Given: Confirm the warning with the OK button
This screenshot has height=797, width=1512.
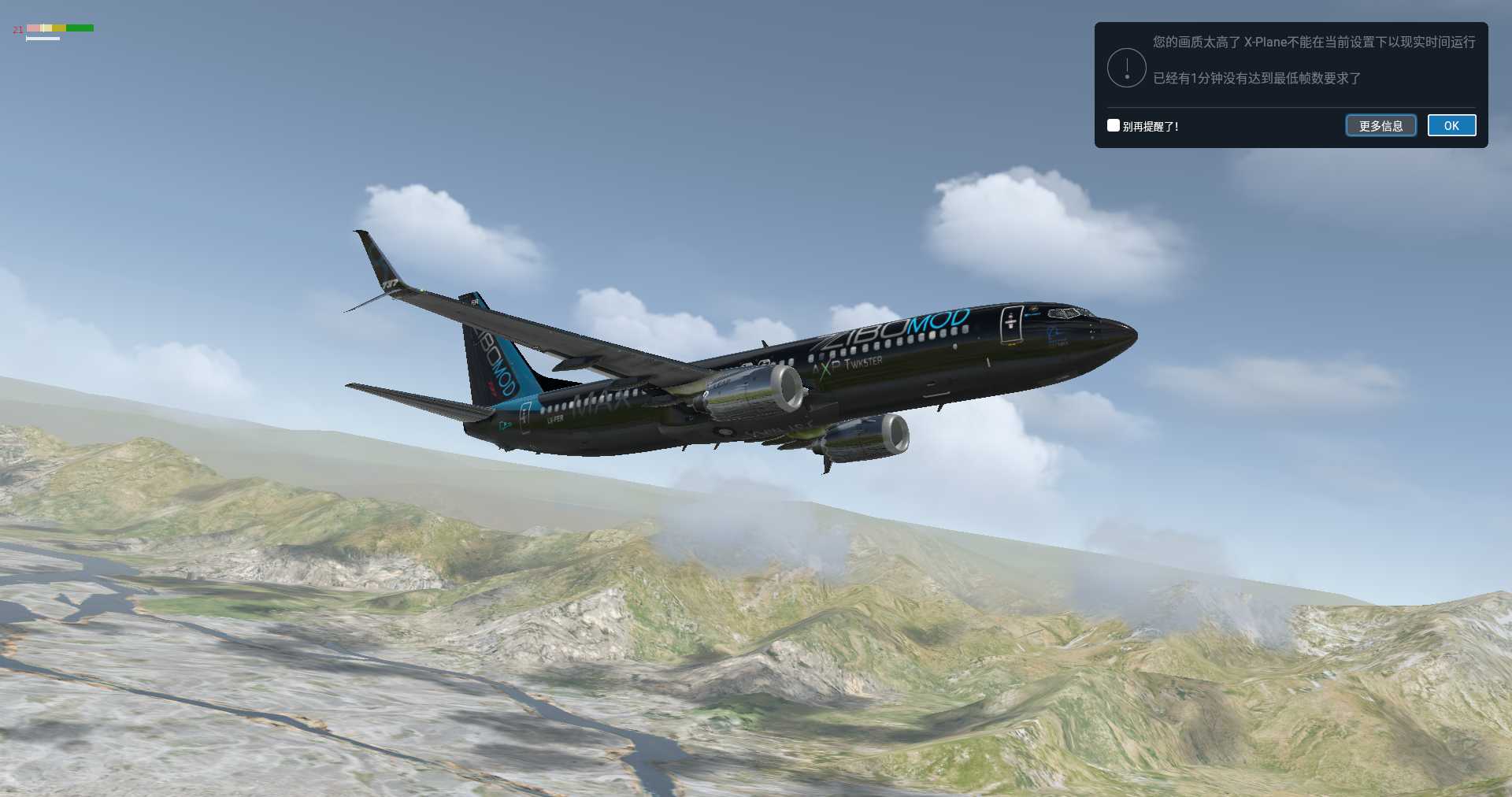Looking at the screenshot, I should 1451,125.
